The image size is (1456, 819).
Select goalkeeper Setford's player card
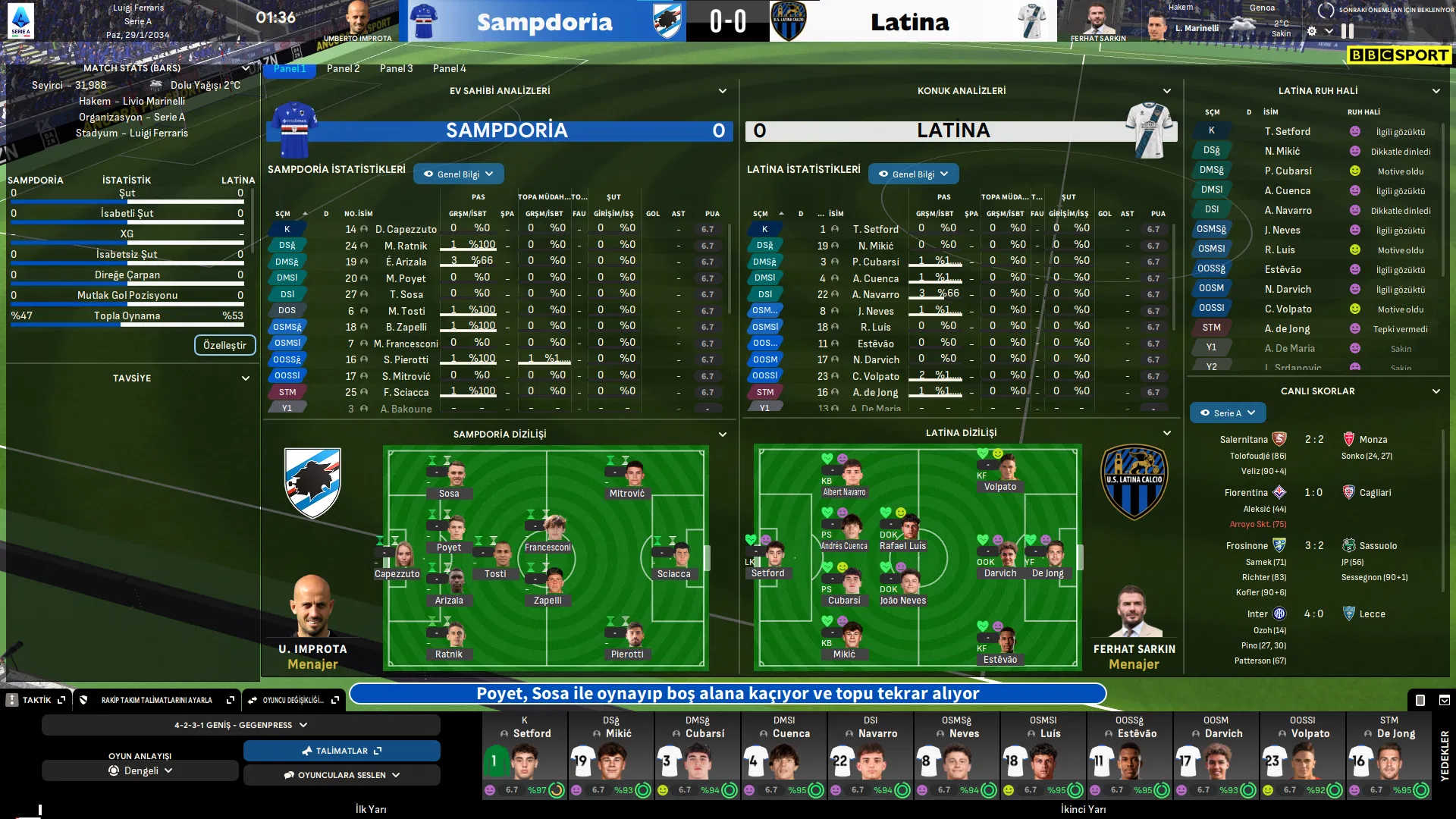525,755
